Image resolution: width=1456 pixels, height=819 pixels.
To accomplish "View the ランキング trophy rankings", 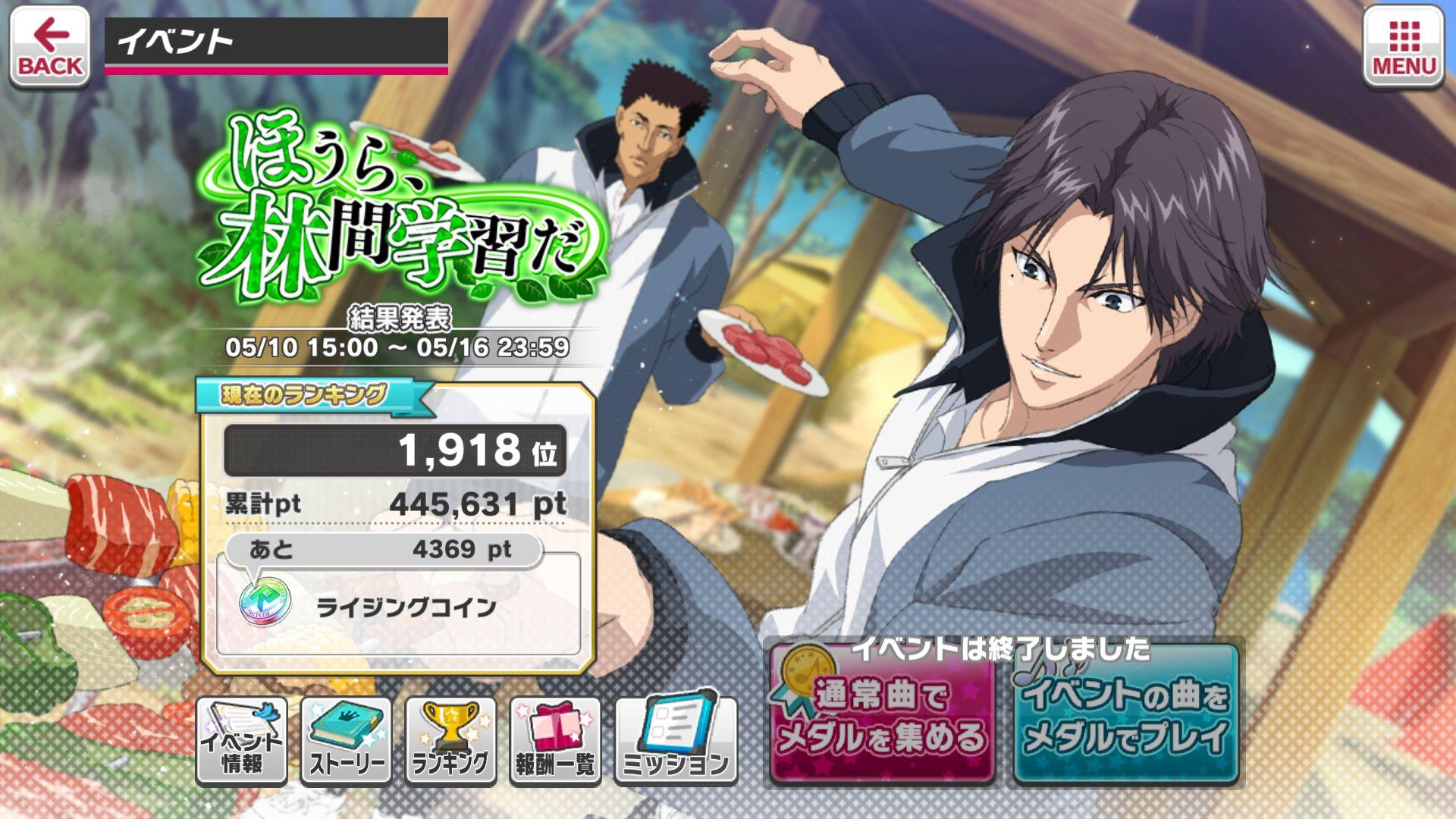I will (450, 741).
